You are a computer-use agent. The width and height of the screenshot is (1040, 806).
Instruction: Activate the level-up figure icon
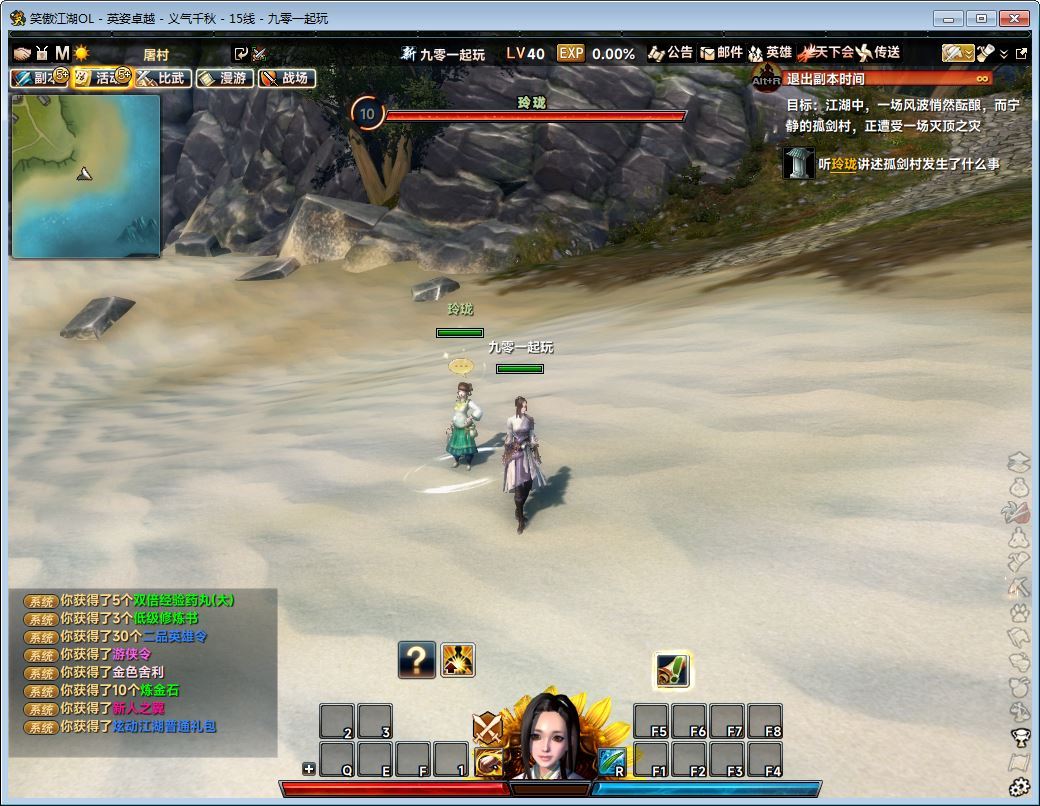[x=458, y=660]
